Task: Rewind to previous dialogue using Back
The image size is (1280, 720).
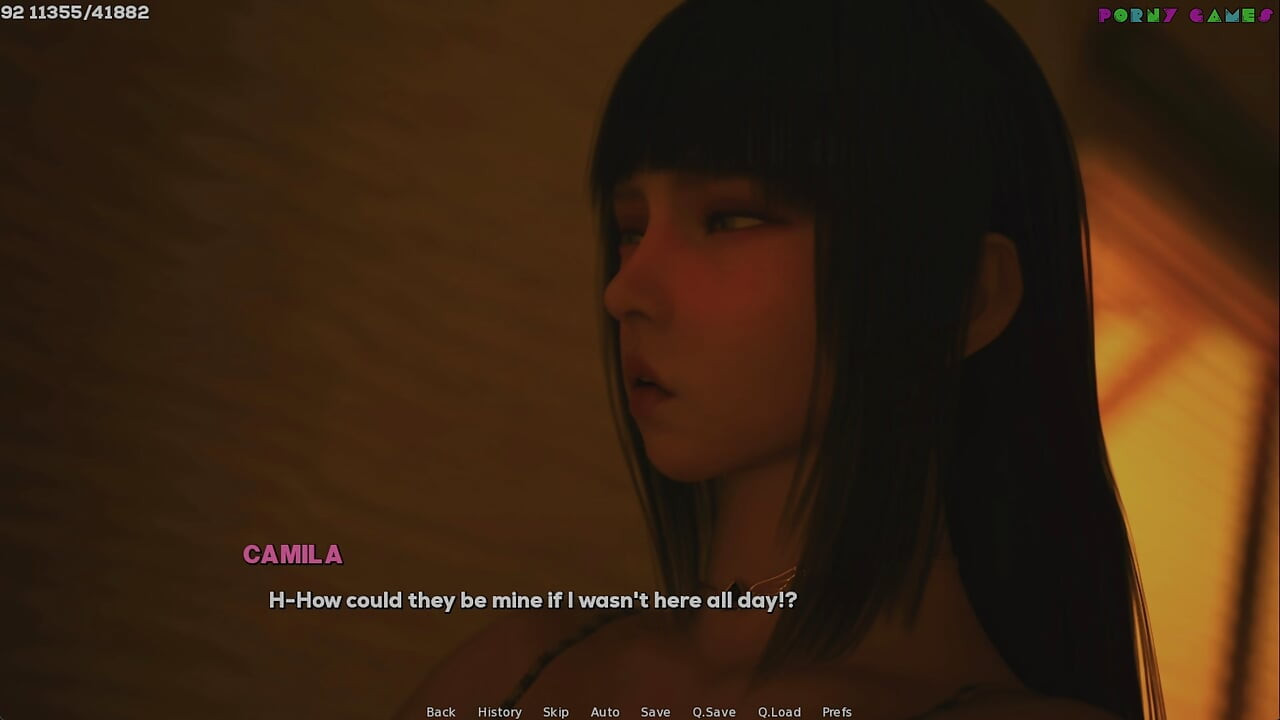Action: (441, 712)
